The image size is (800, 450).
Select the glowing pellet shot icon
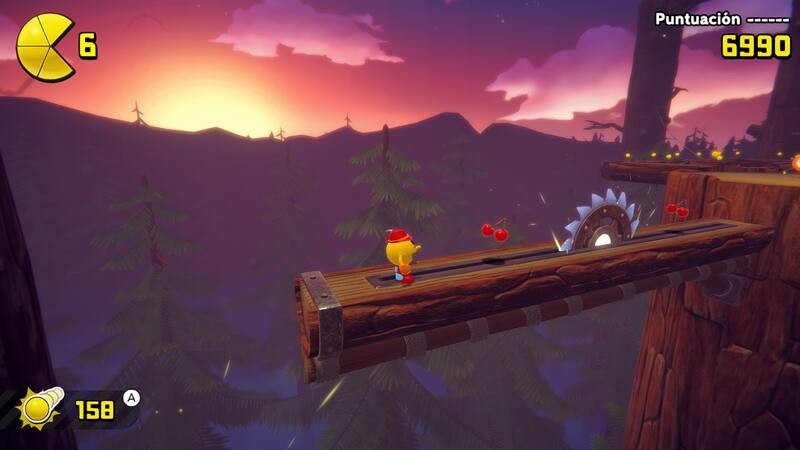[x=40, y=408]
